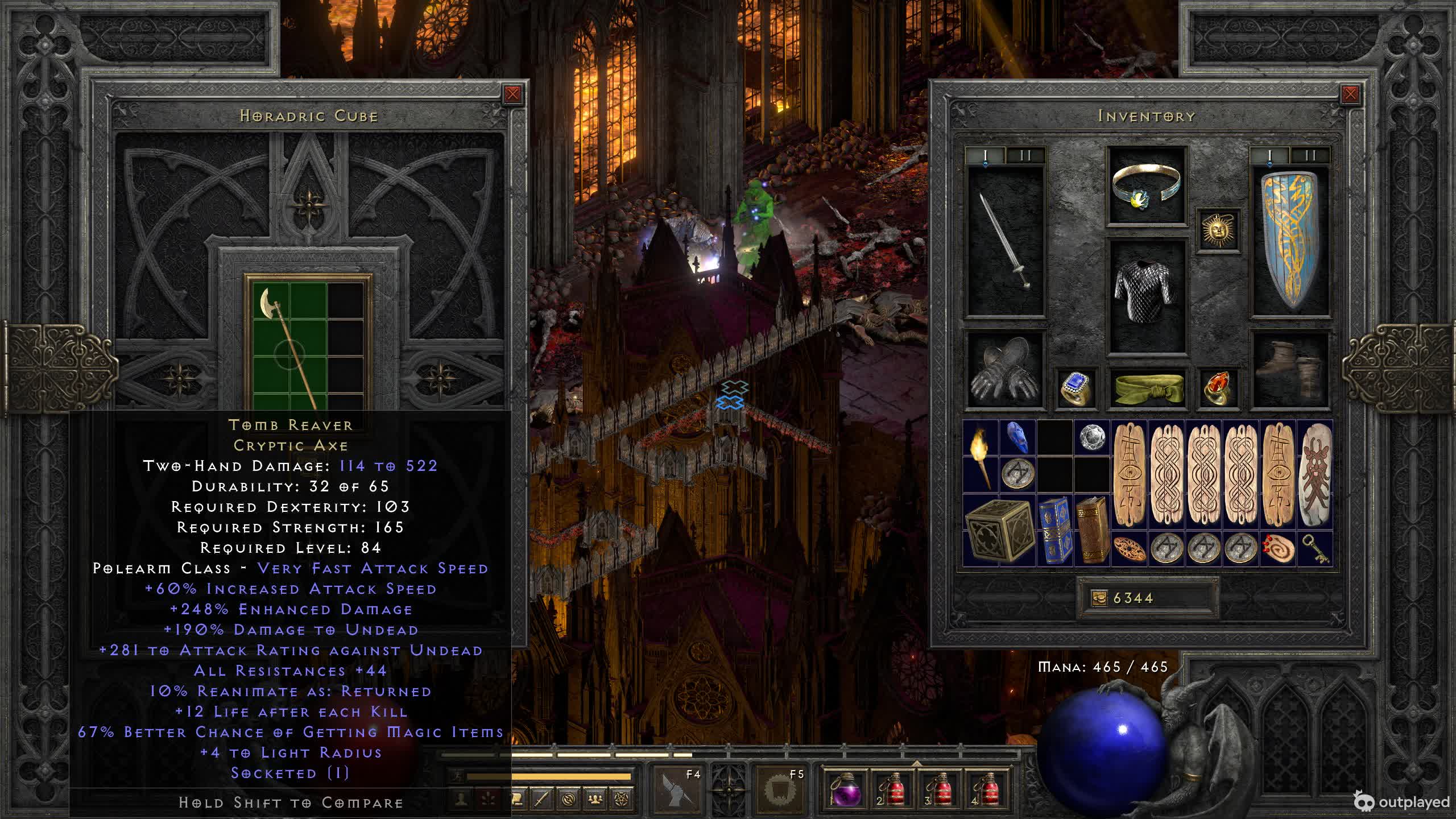Use the purple rejuvenation potion in belt

(845, 789)
